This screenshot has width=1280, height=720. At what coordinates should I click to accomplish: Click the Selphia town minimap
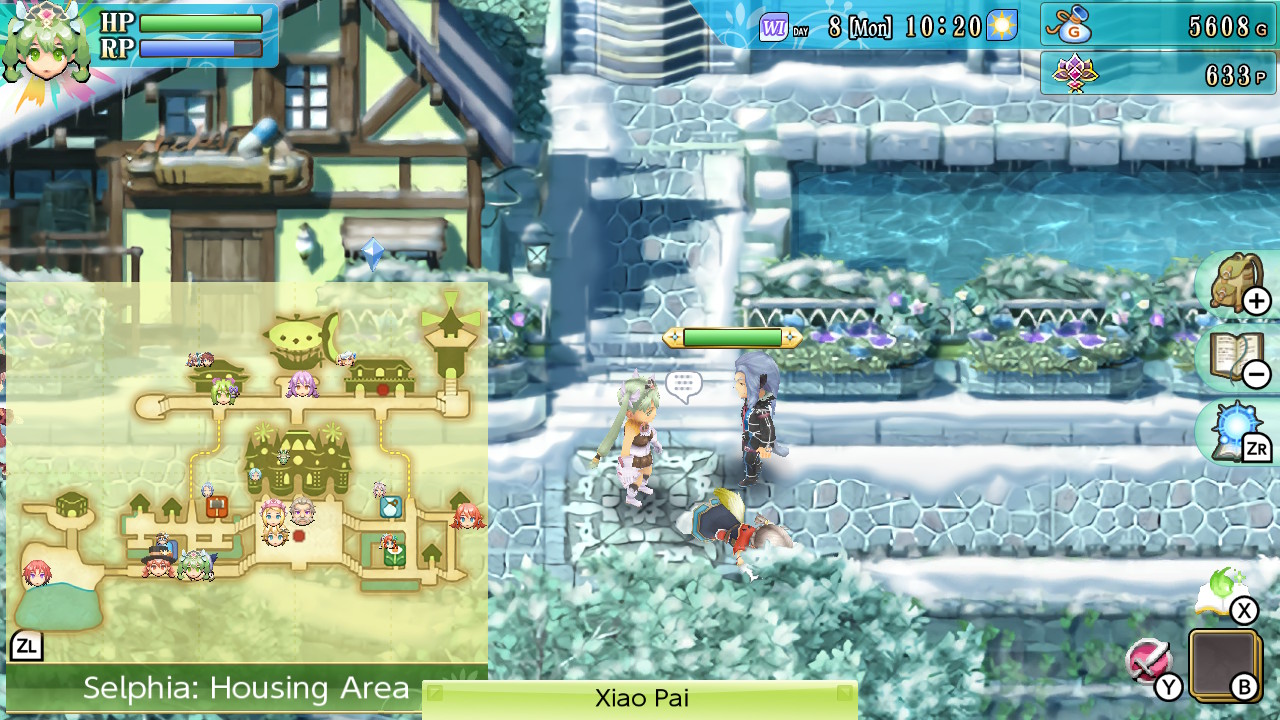(247, 470)
